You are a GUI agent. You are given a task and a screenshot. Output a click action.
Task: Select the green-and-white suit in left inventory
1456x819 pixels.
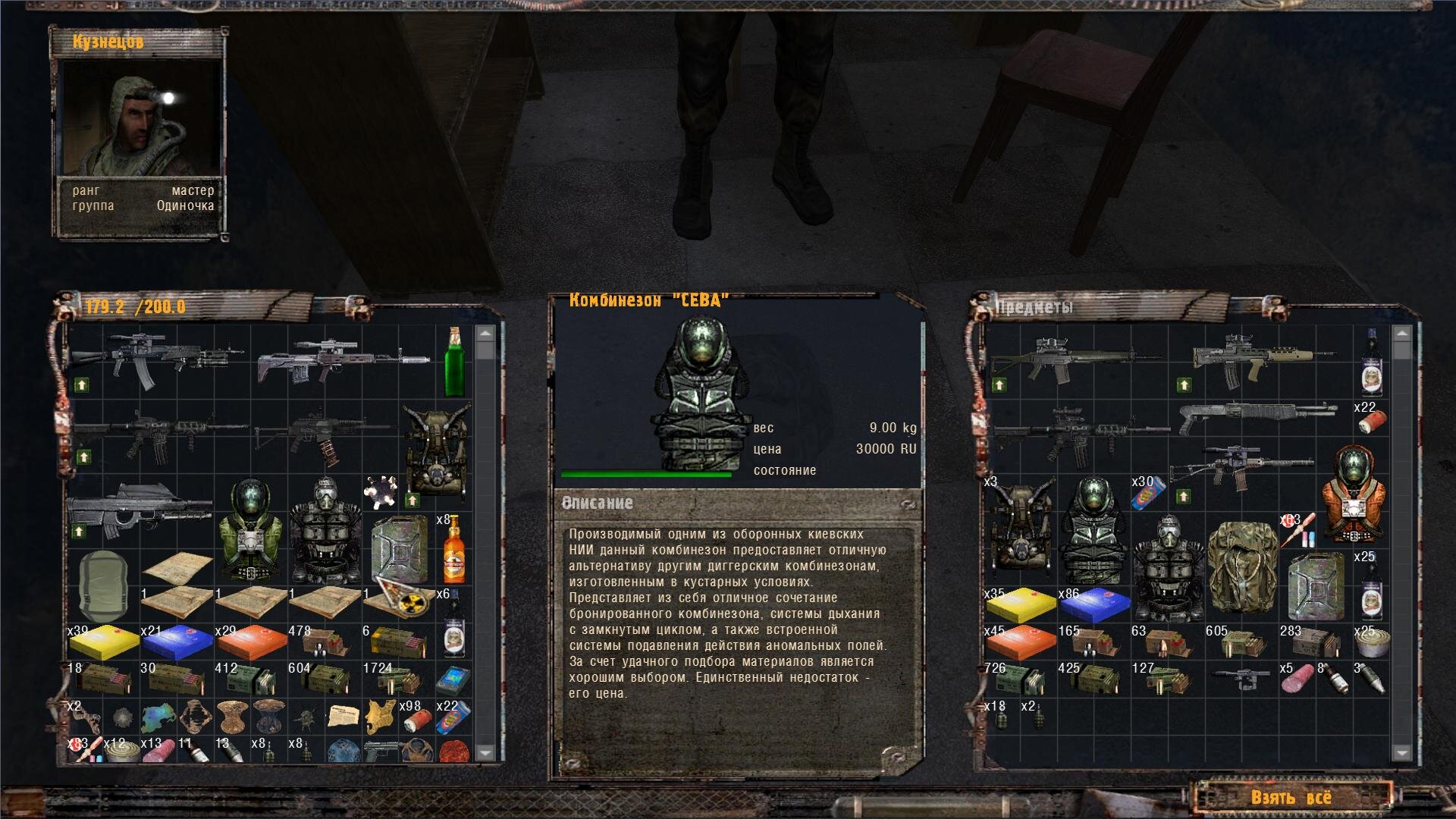(x=251, y=530)
